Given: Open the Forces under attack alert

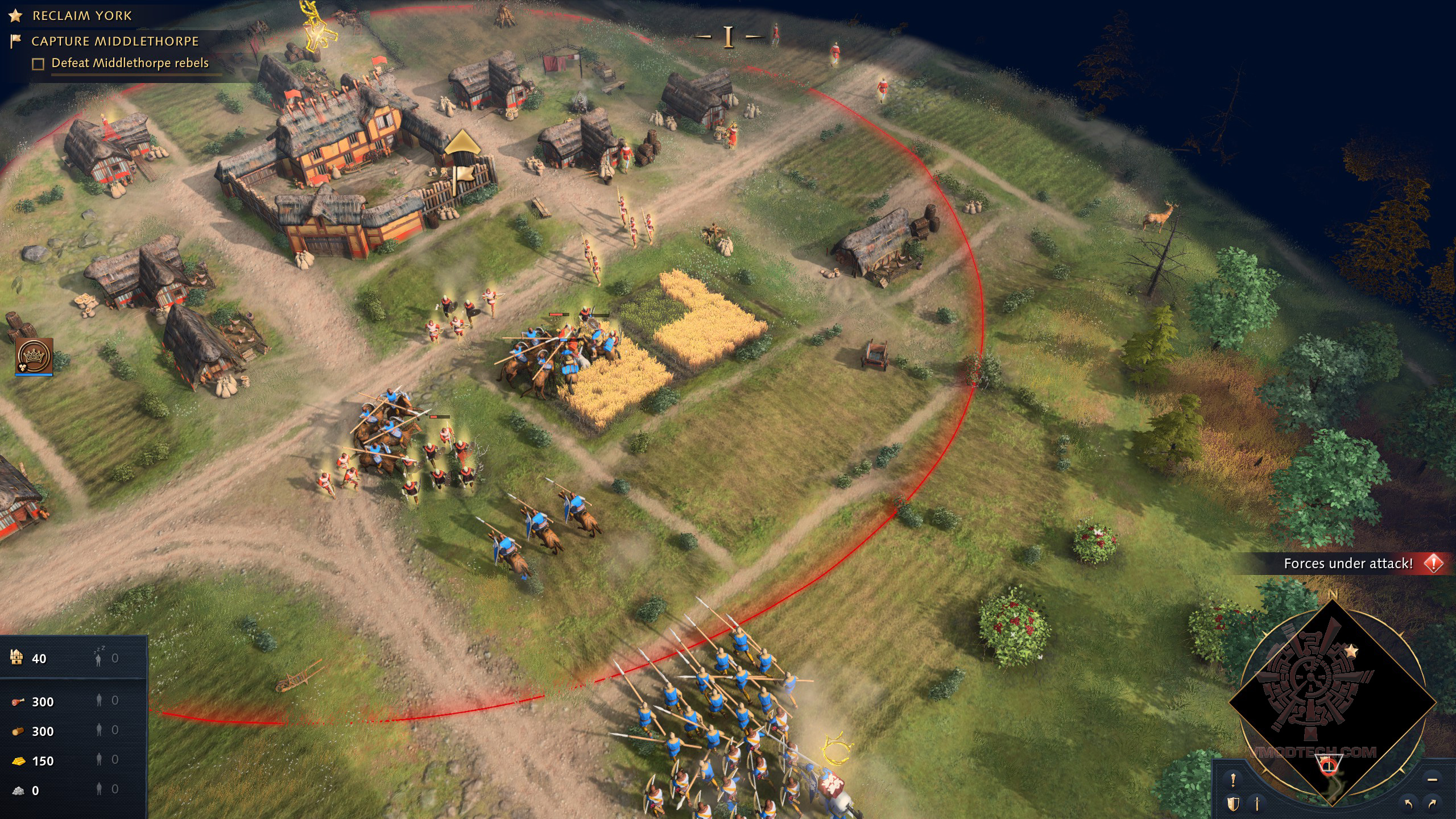Looking at the screenshot, I should pos(1348,563).
